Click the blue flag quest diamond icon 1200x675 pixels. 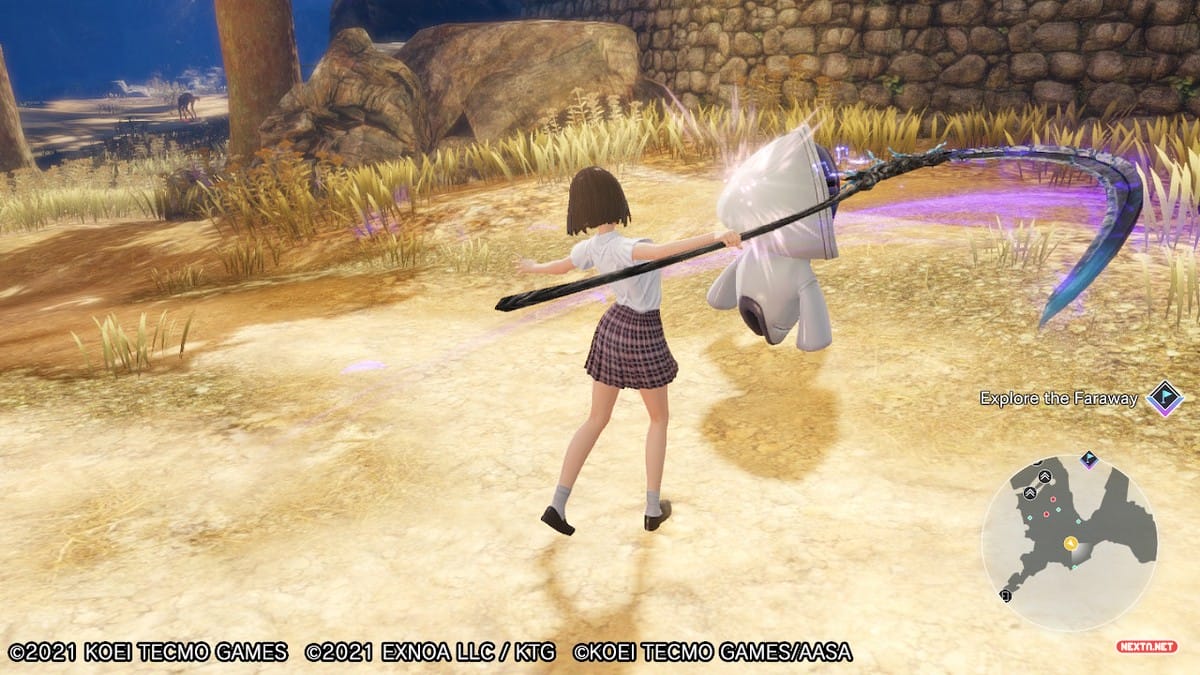1164,398
